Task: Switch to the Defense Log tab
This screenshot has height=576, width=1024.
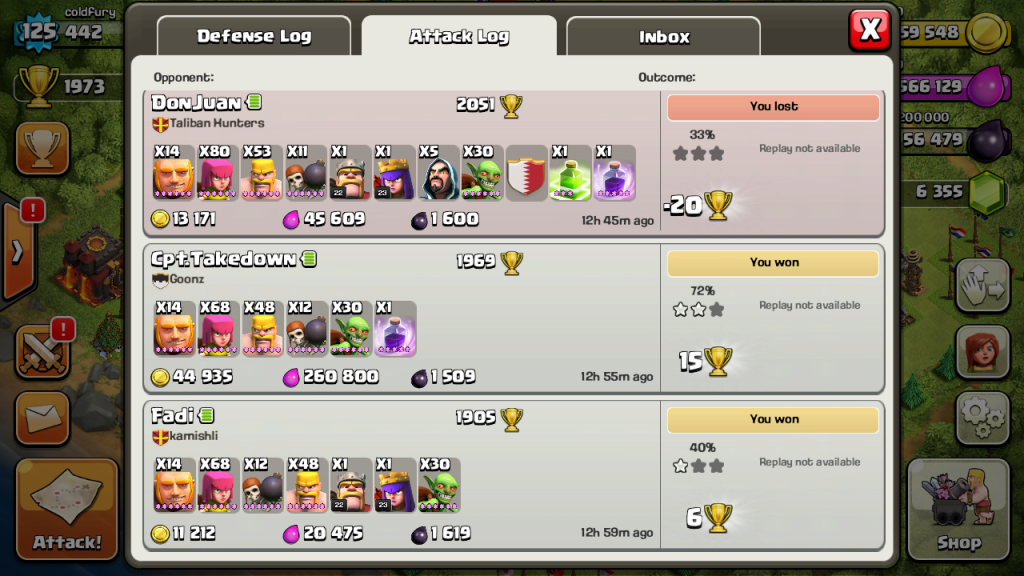Action: (254, 37)
